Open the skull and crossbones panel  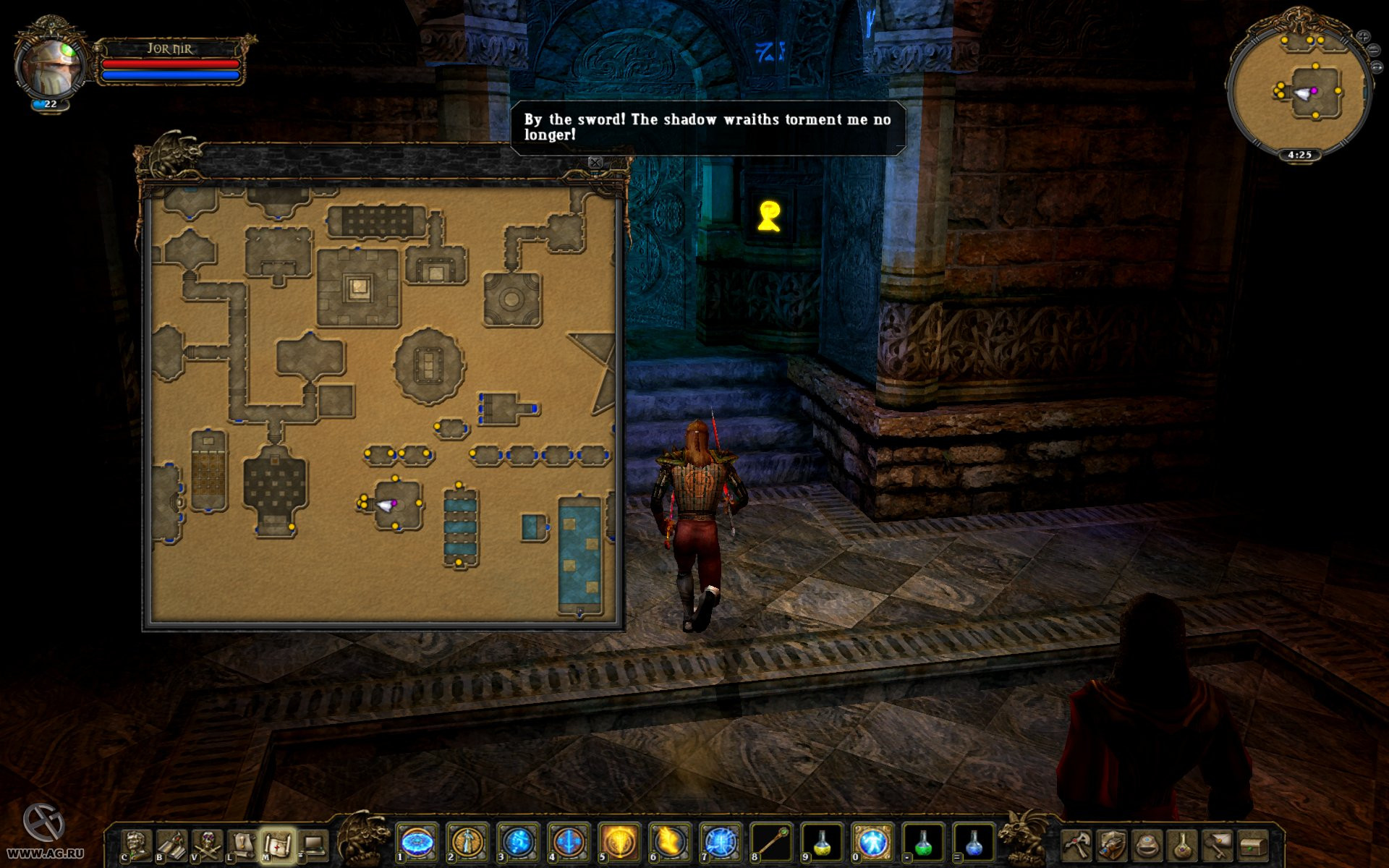[207, 844]
